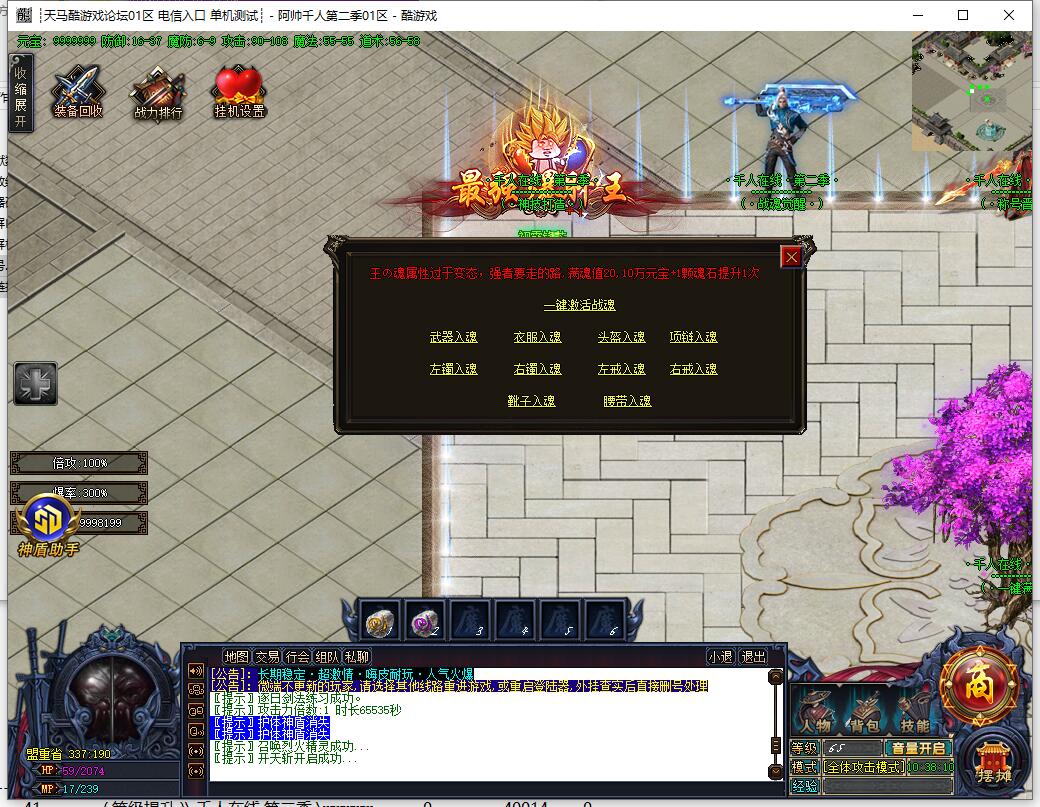Pick 腰带入魂 belt soul option
The height and width of the screenshot is (807, 1040).
tap(627, 401)
